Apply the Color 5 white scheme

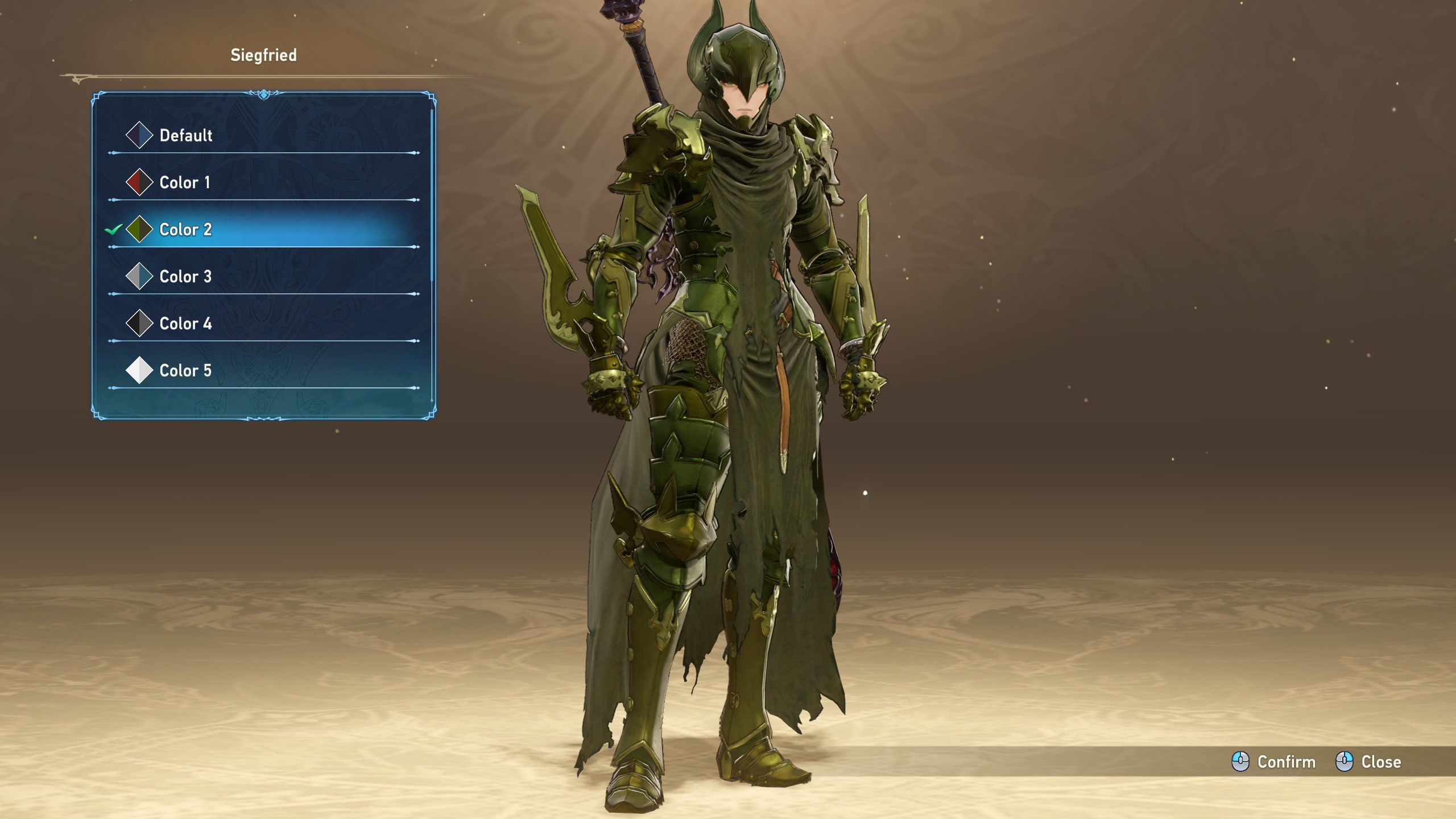(185, 371)
